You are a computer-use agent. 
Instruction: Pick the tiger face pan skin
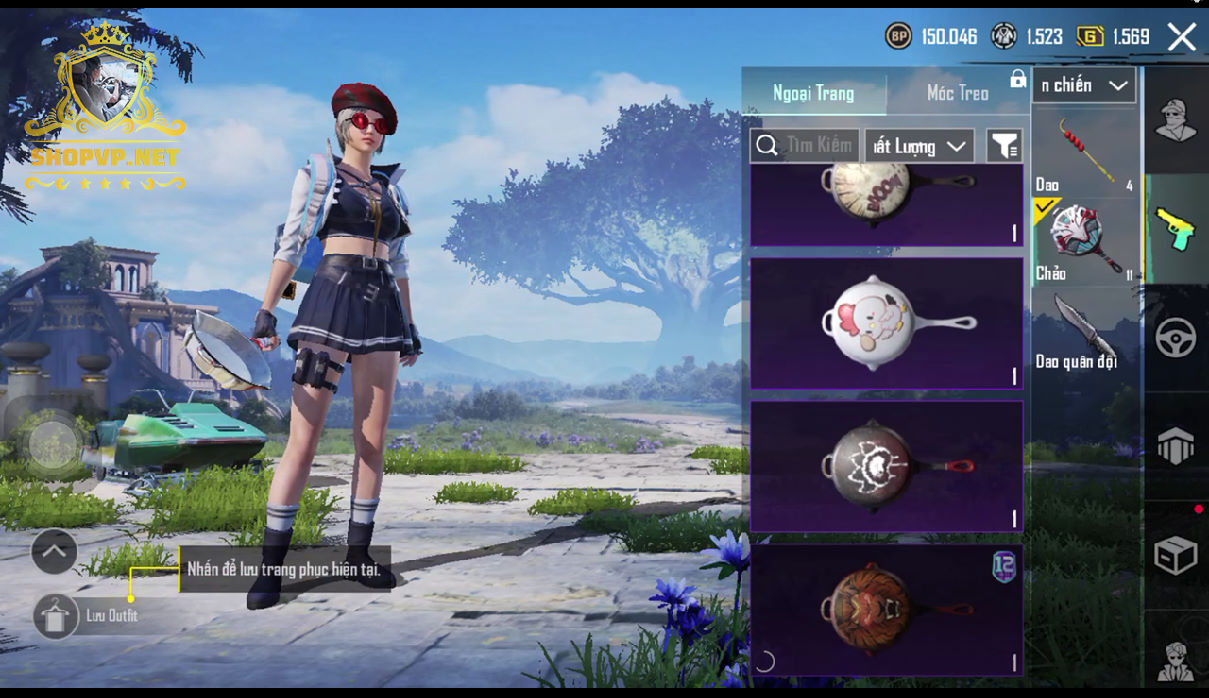887,608
